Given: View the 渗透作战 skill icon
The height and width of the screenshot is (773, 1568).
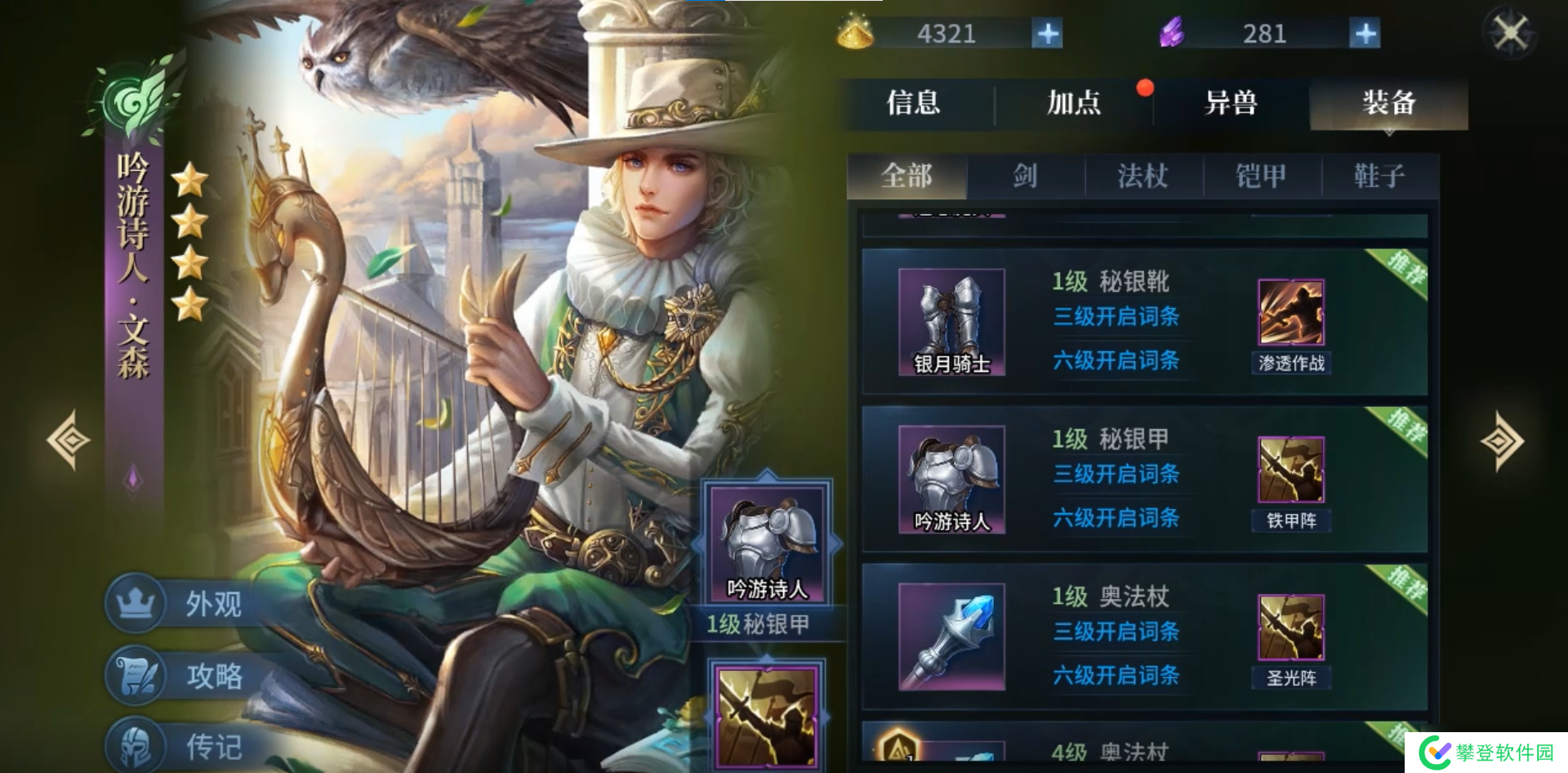Looking at the screenshot, I should click(1290, 313).
